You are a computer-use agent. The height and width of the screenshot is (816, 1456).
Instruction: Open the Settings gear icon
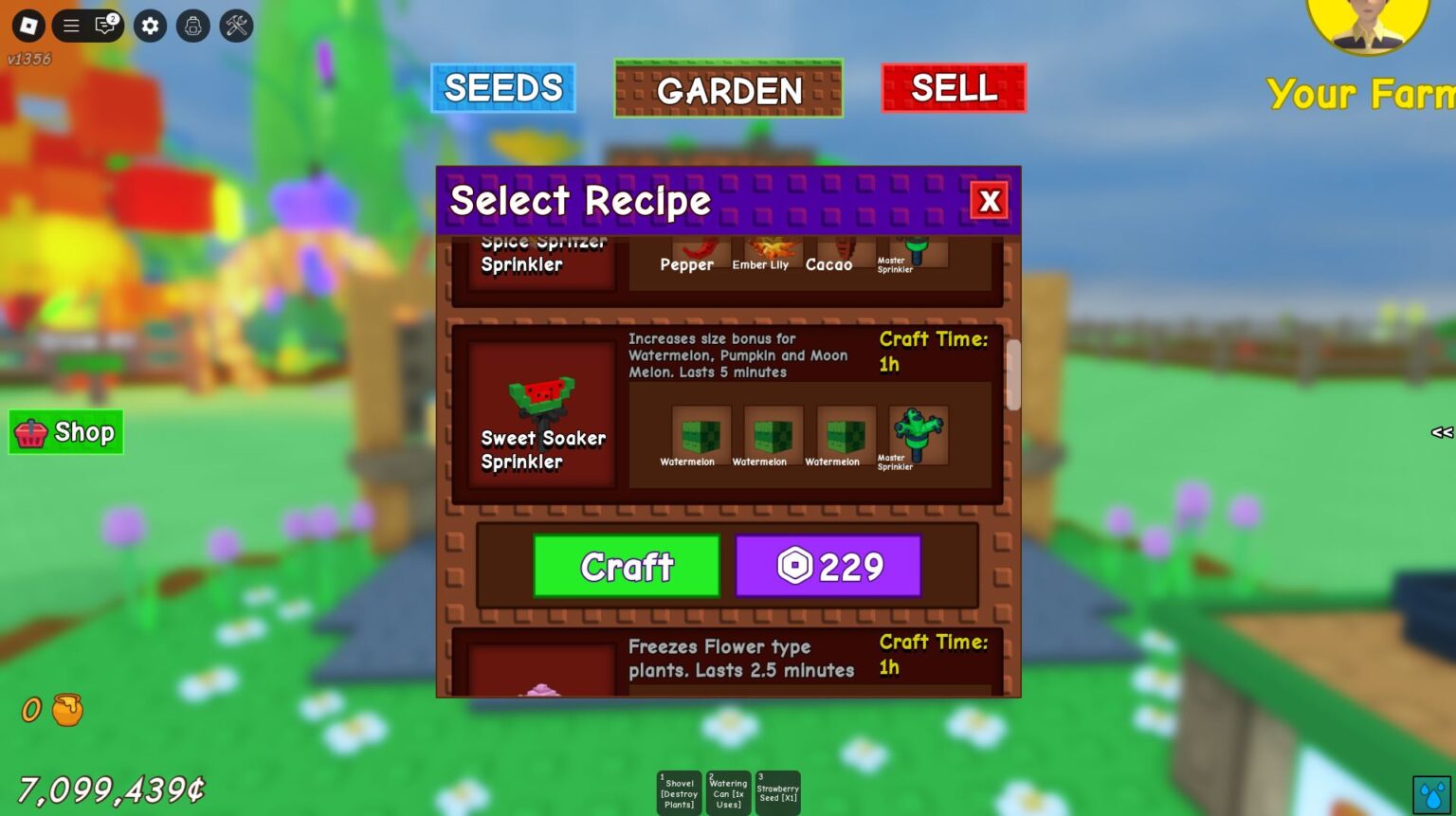click(x=149, y=26)
